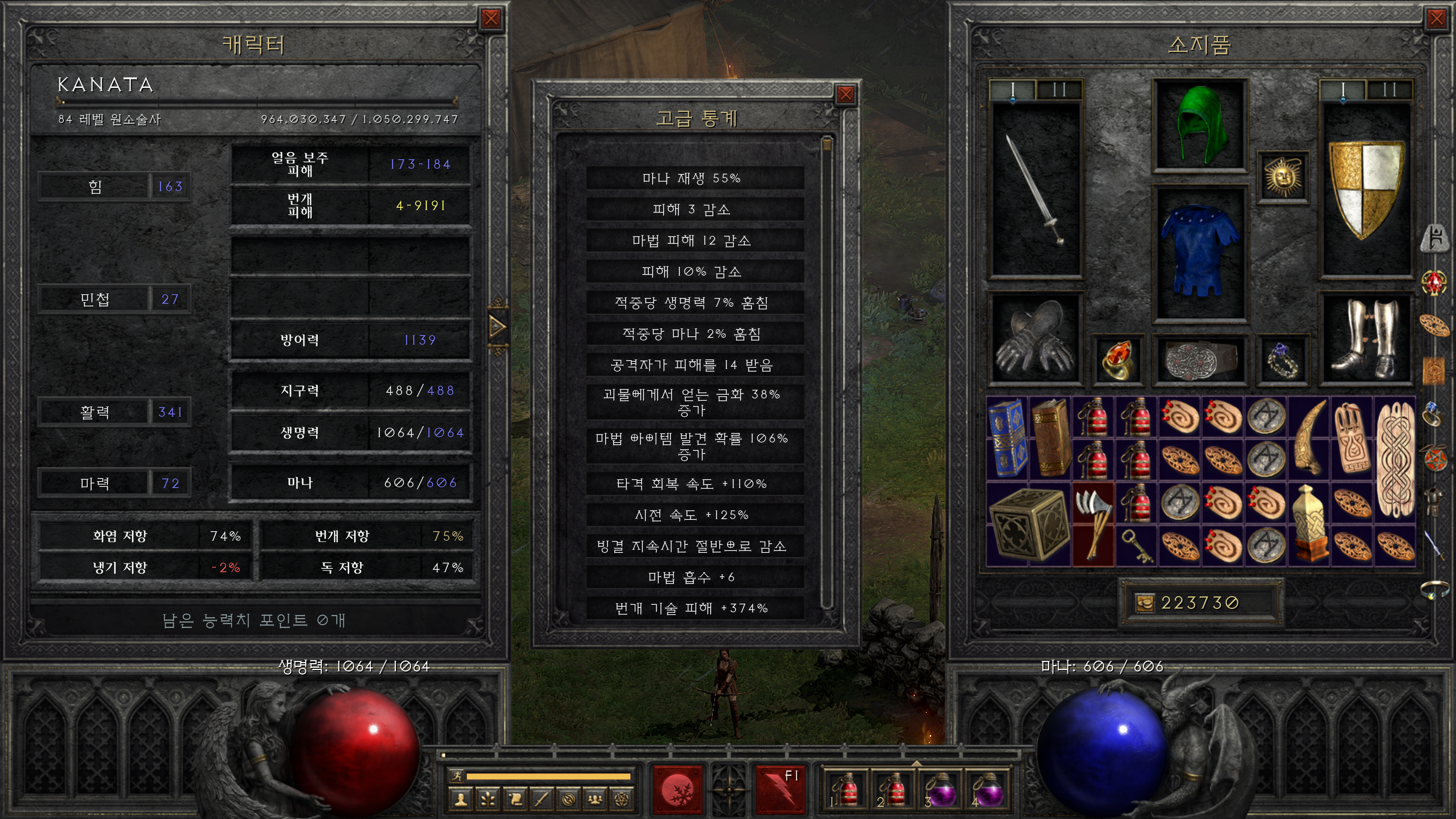Select the gold key in inventory
Viewport: 1456px width, 819px height.
pyautogui.click(x=1136, y=546)
